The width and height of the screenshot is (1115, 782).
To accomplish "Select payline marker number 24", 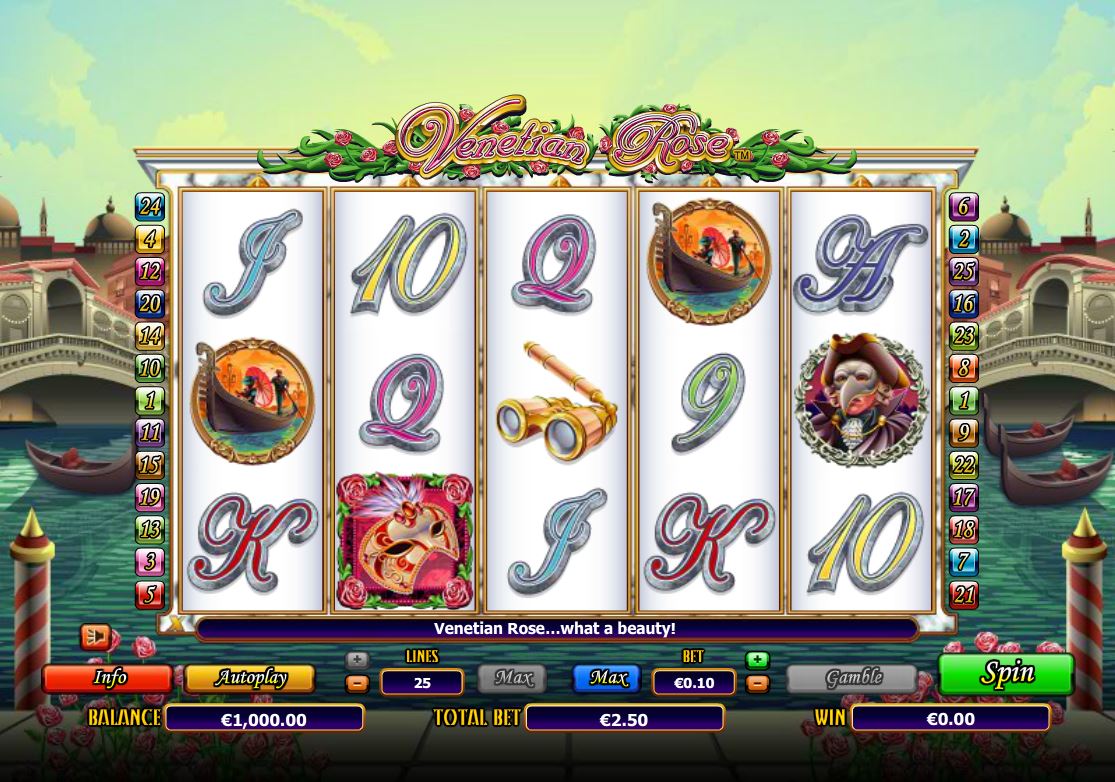I will (150, 207).
